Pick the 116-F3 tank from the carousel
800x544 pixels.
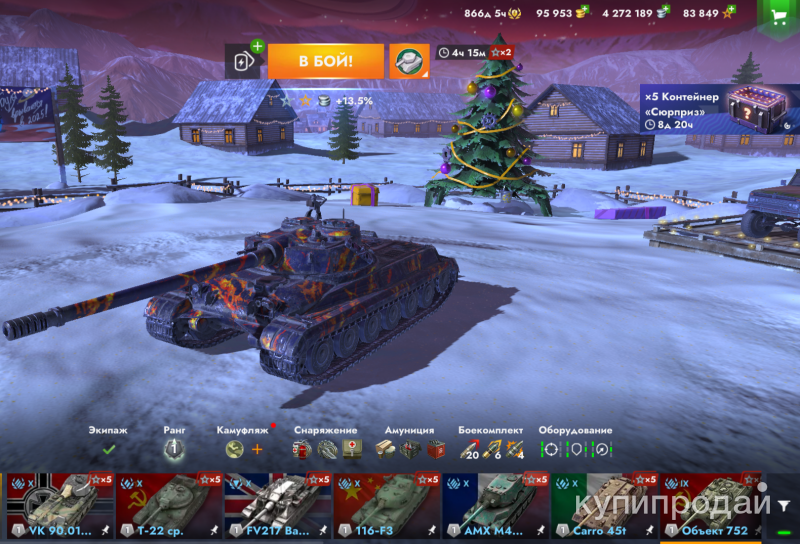(386, 505)
